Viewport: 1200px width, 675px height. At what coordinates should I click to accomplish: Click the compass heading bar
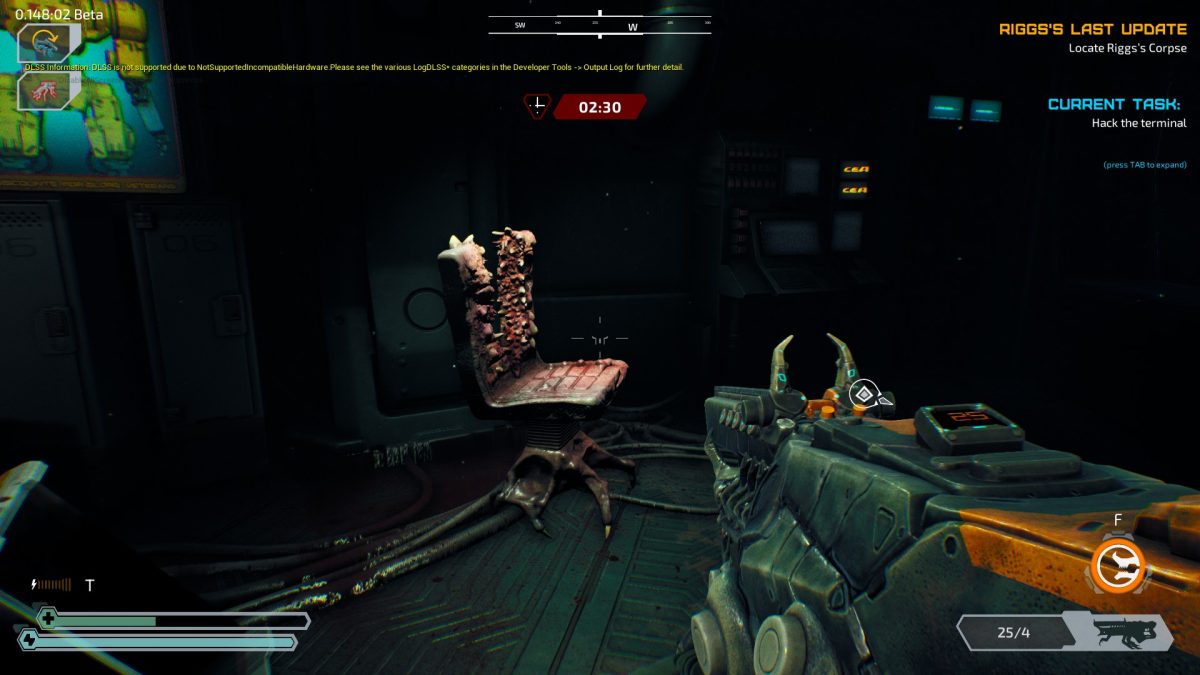(x=599, y=26)
